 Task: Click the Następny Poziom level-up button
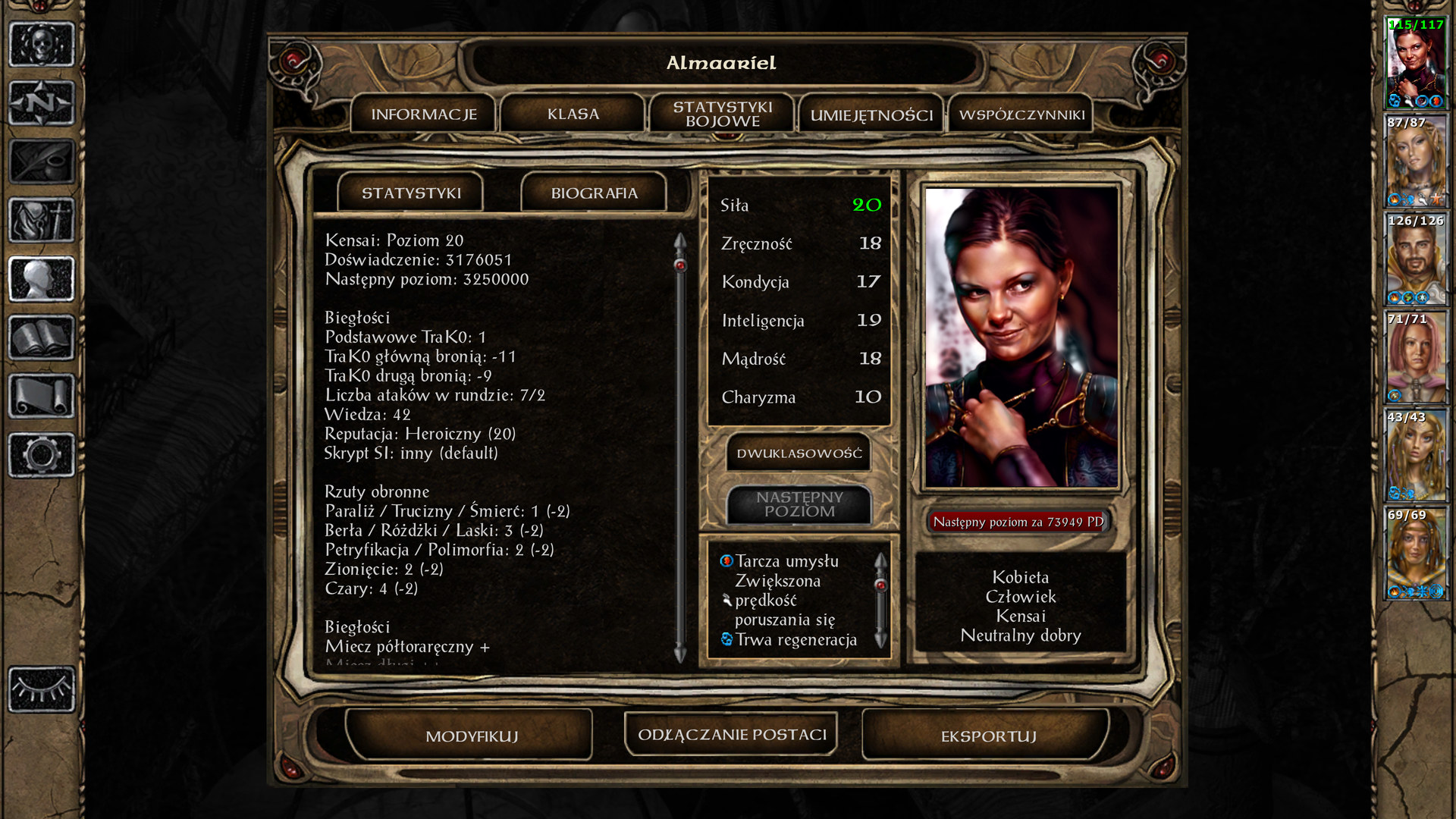[799, 504]
